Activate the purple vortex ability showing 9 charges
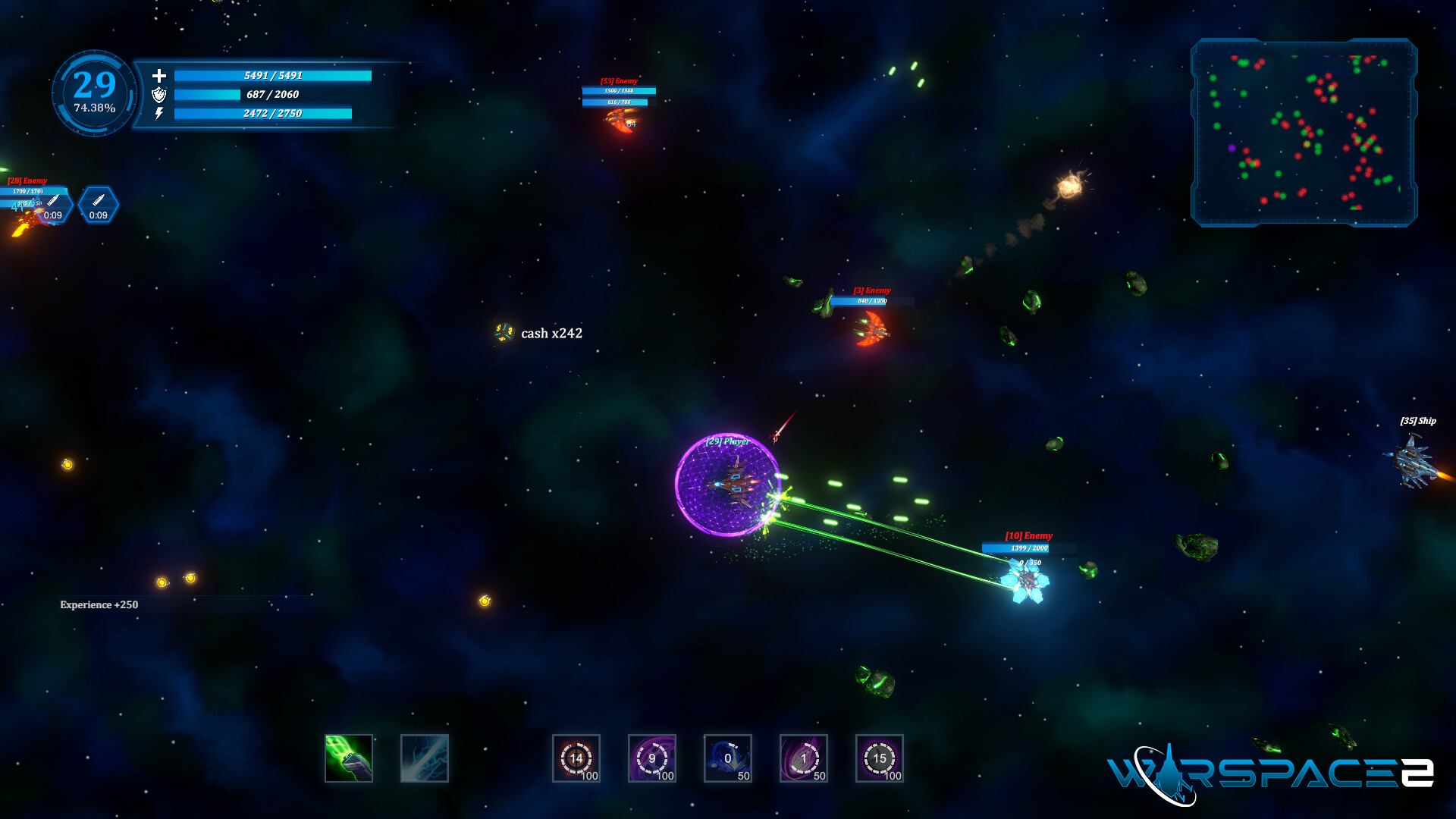The height and width of the screenshot is (819, 1456). [x=651, y=758]
